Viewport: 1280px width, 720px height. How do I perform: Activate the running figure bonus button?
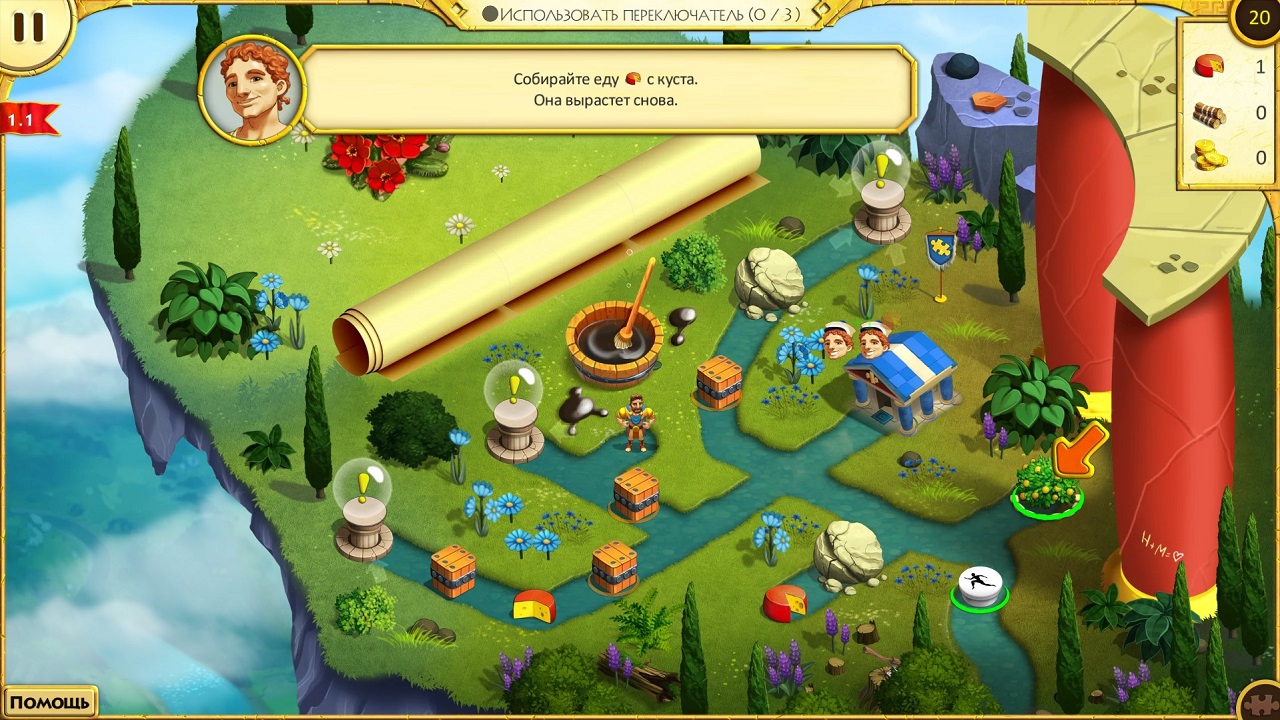979,586
